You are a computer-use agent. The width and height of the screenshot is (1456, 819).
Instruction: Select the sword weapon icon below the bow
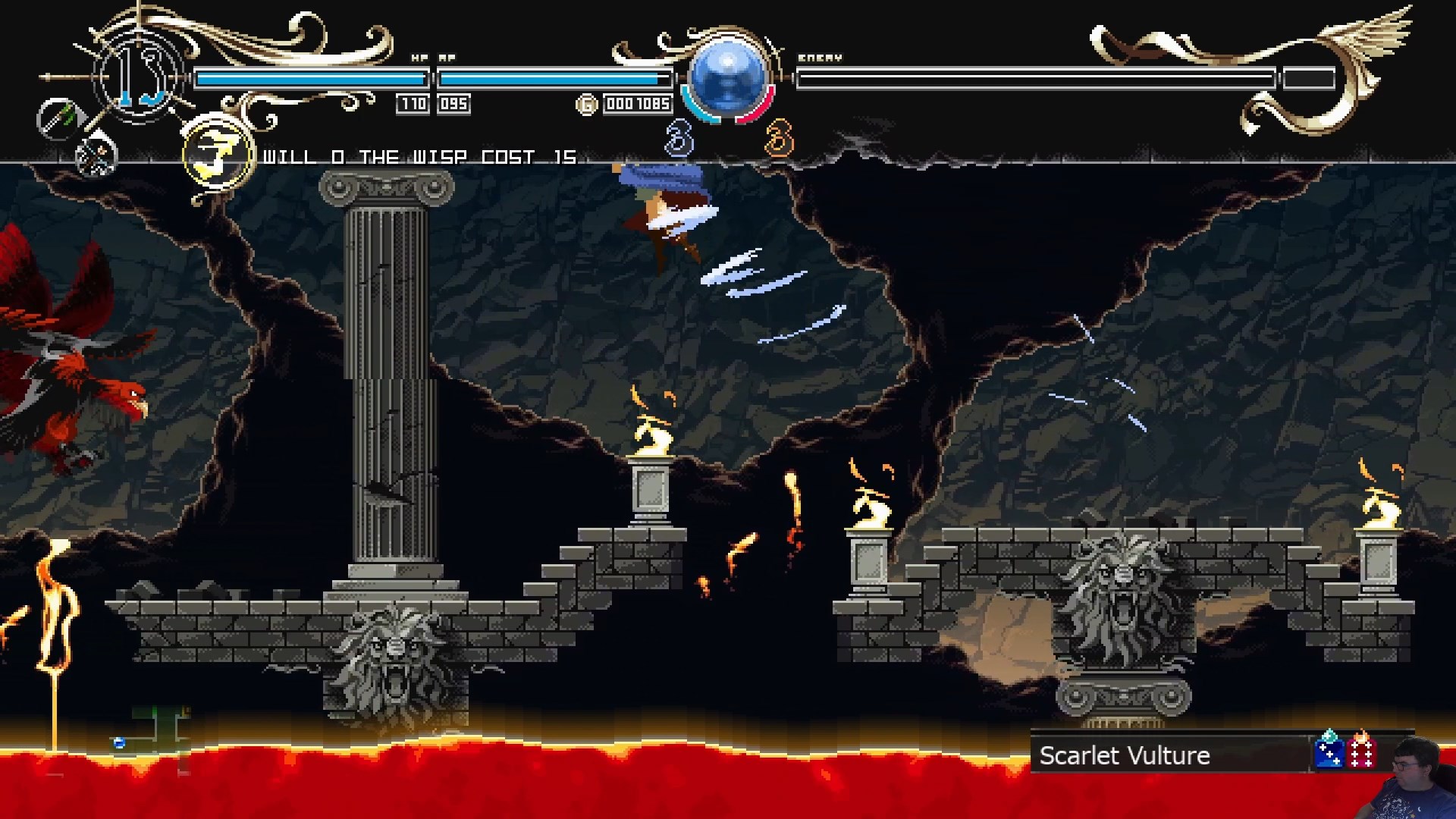click(x=96, y=155)
